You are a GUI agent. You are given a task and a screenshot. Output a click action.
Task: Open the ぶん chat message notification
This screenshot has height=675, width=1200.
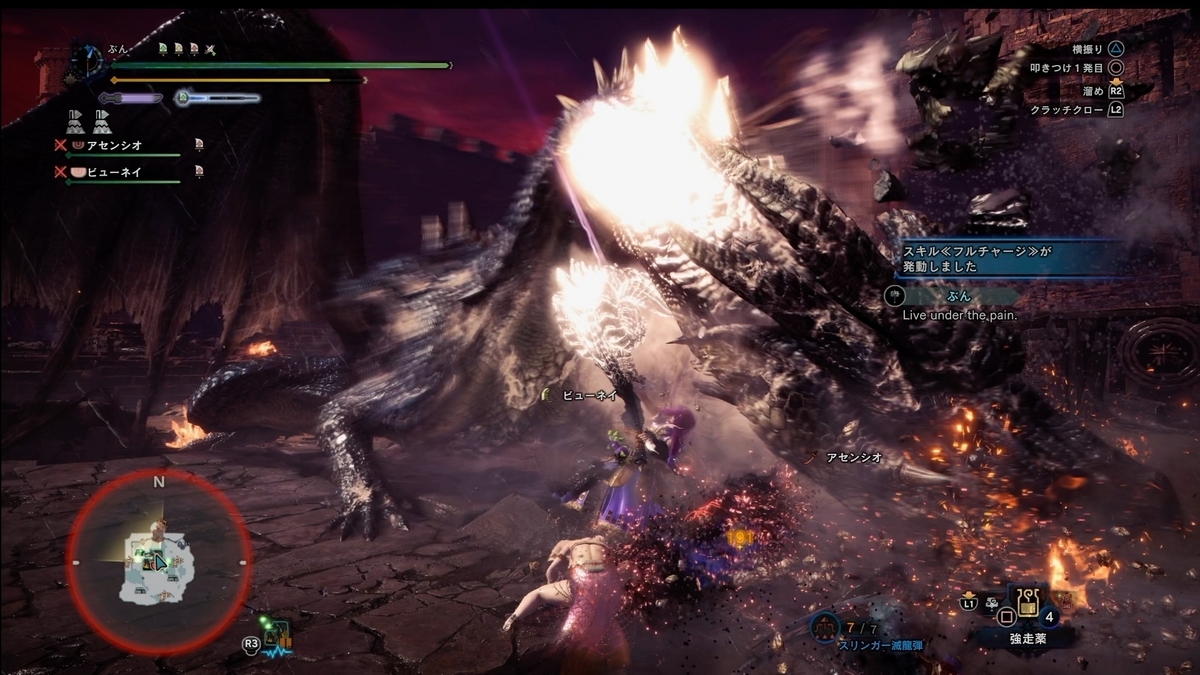(955, 296)
